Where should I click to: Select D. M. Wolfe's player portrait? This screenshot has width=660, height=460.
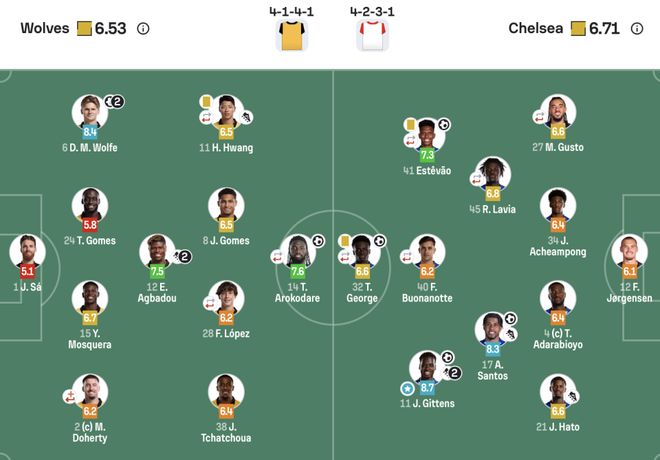tap(90, 111)
